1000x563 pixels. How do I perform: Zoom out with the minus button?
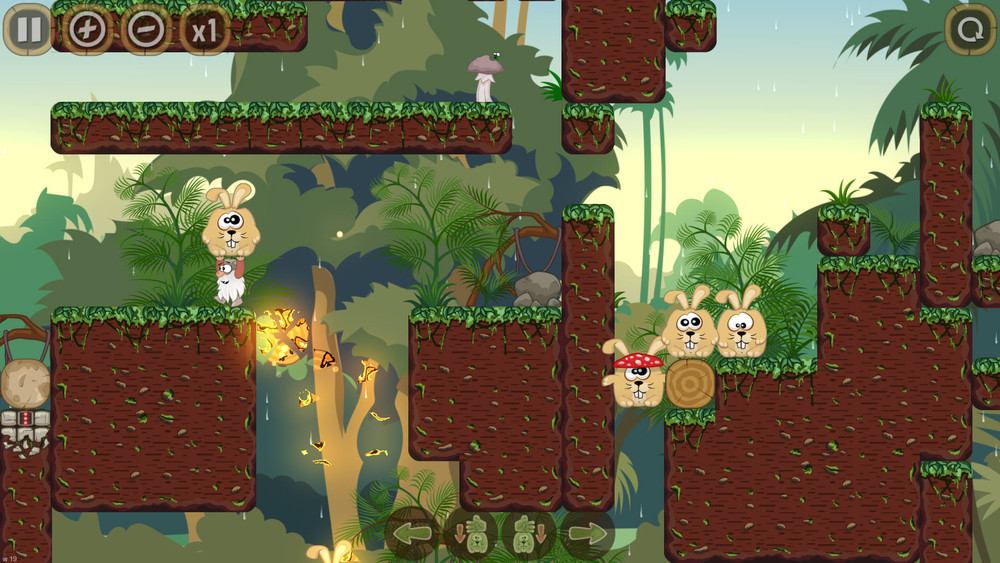pos(146,29)
